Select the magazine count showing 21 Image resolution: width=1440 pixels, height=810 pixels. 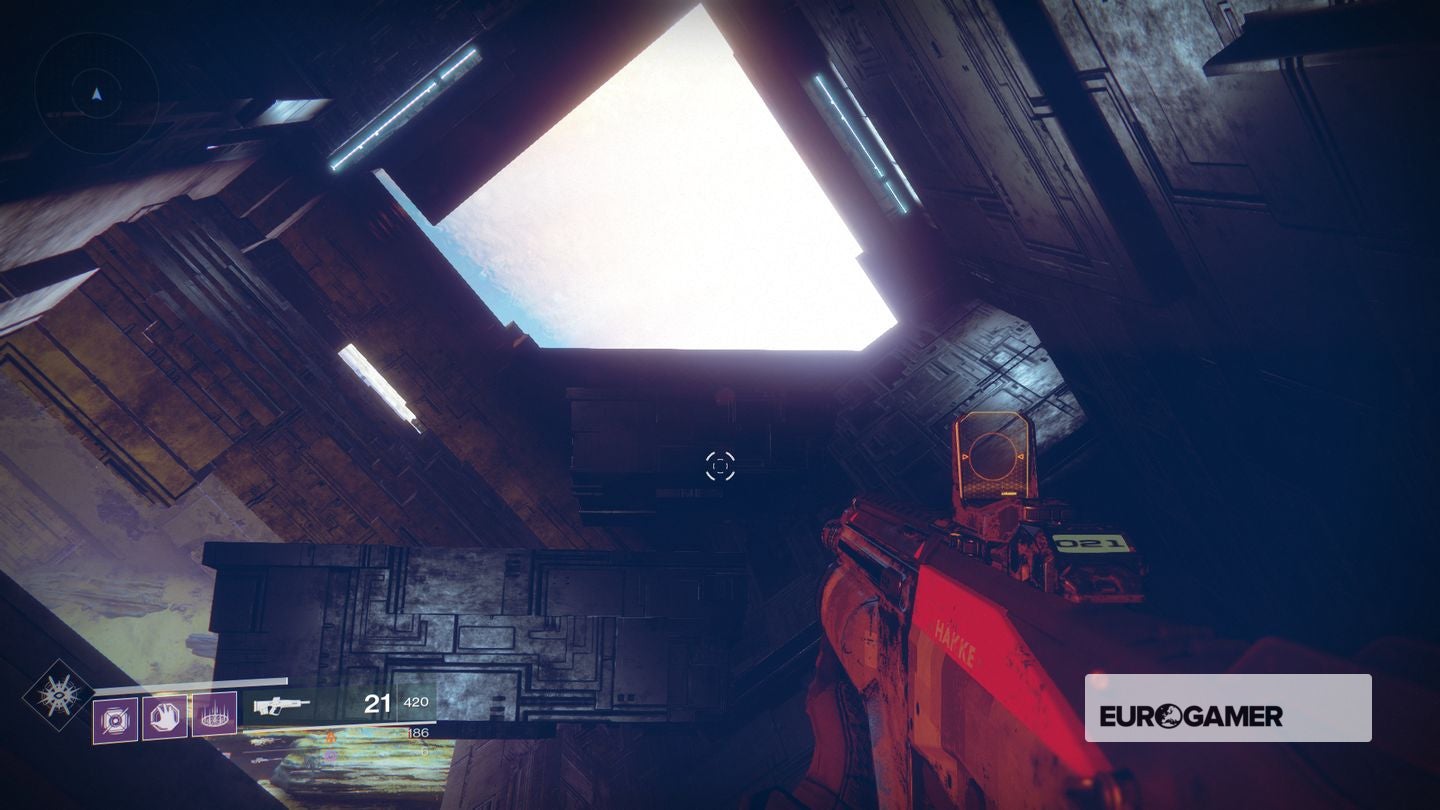pos(378,702)
